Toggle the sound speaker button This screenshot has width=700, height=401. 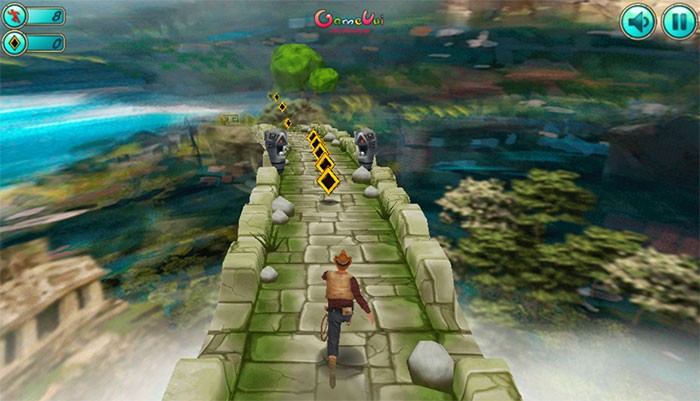[x=637, y=21]
